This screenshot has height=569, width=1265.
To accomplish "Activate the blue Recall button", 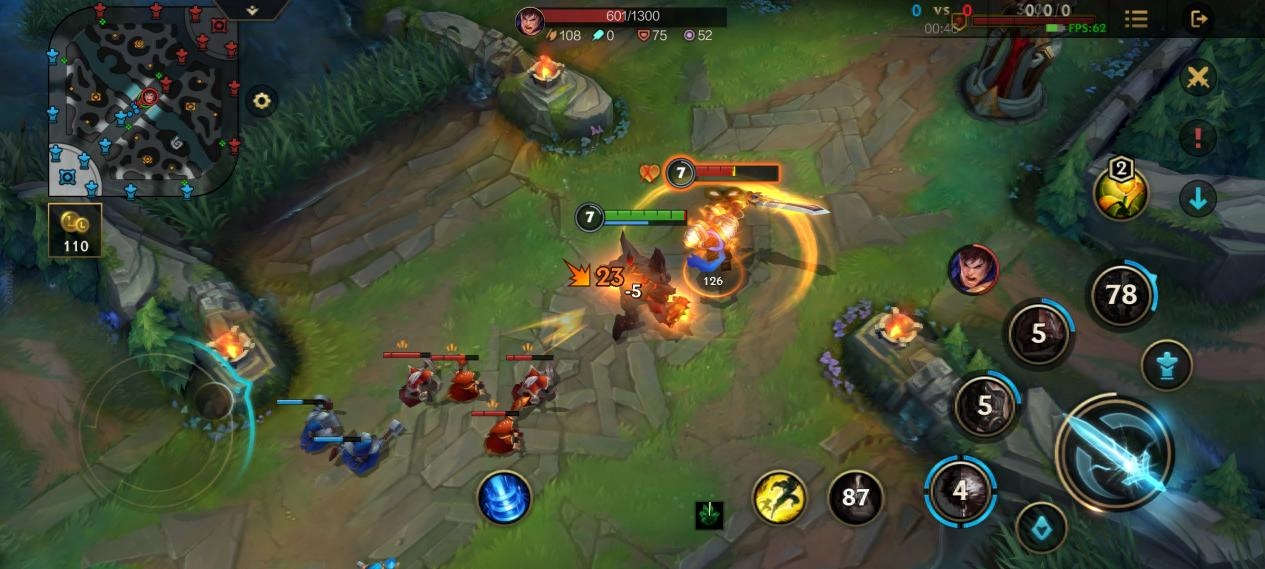I will click(x=503, y=497).
